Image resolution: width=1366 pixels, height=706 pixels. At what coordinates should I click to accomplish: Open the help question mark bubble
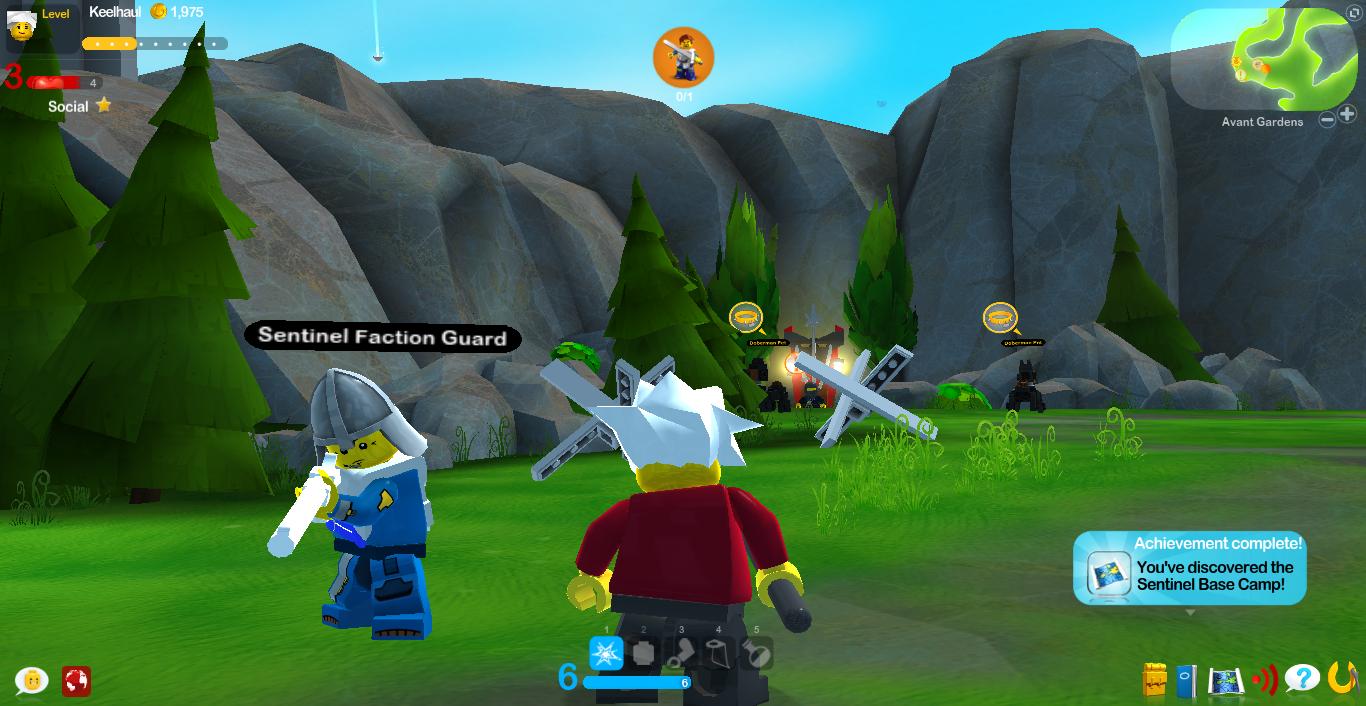(x=1302, y=679)
